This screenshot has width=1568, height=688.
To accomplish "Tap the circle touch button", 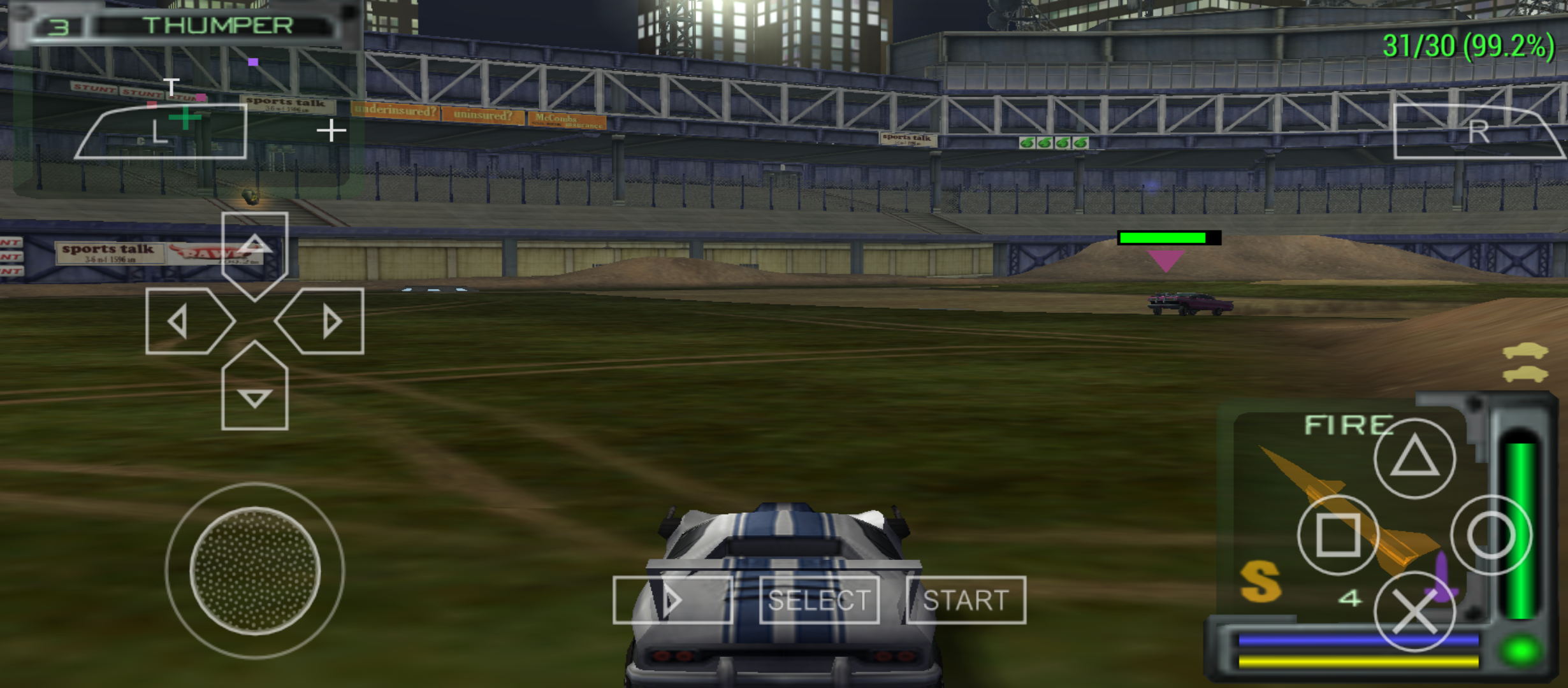I will point(1491,535).
